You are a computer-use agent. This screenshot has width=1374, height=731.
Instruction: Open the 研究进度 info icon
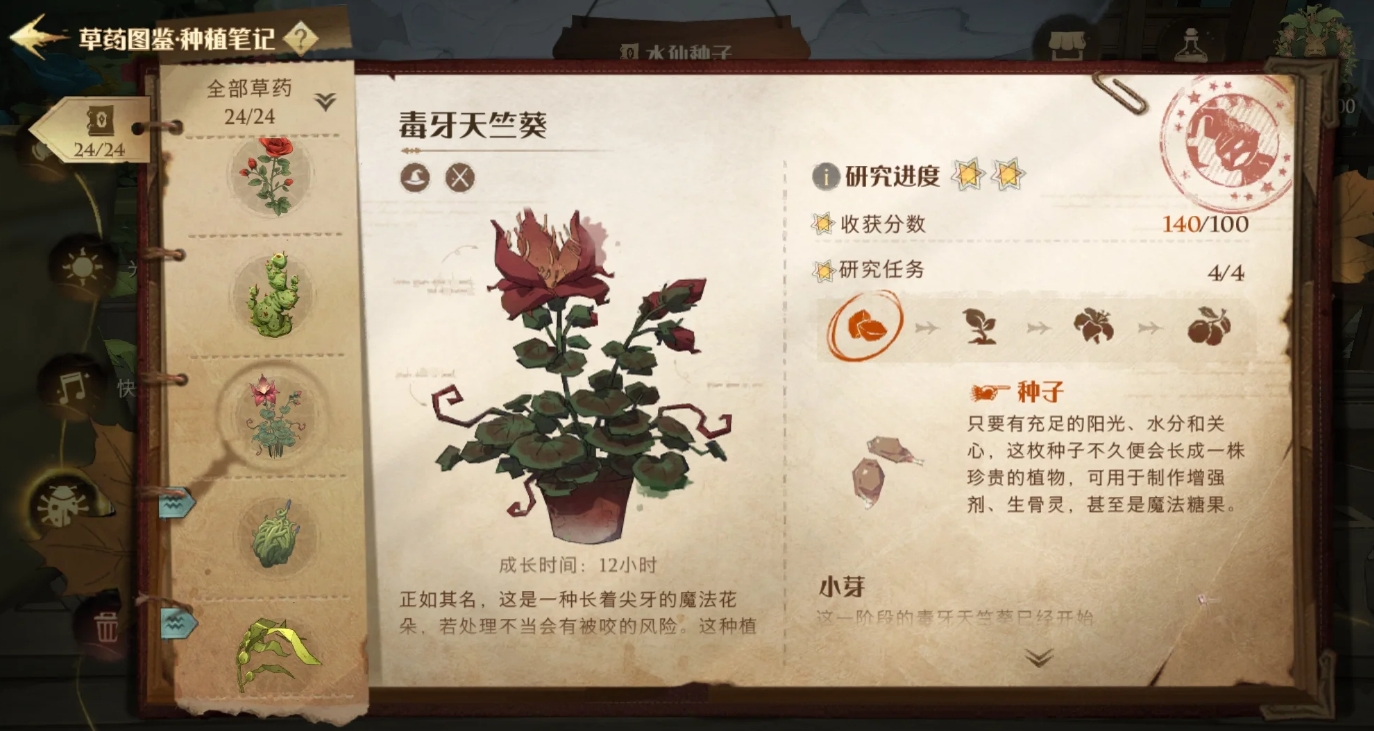click(x=825, y=177)
